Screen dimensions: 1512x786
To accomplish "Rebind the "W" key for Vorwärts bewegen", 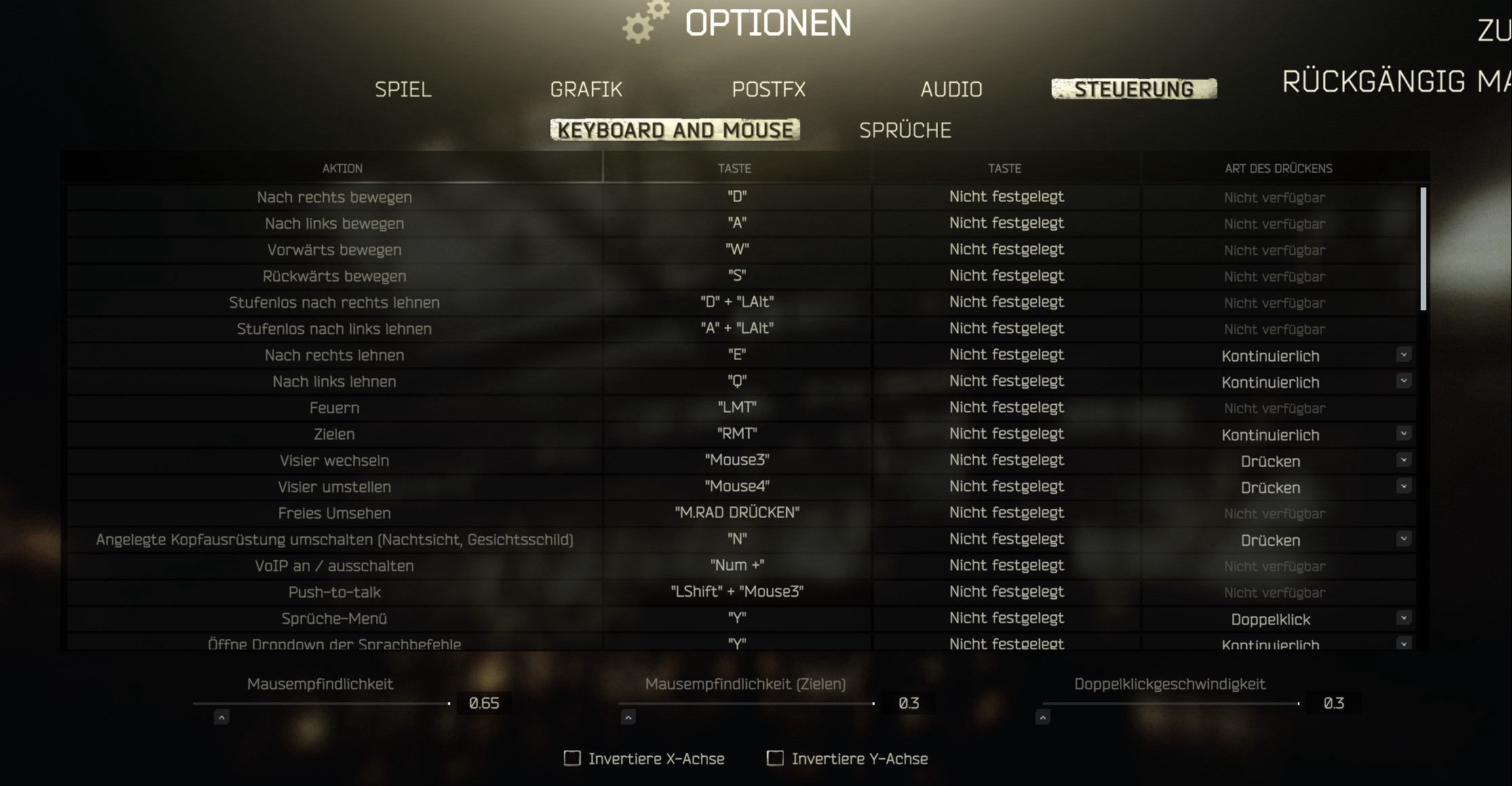I will click(737, 250).
